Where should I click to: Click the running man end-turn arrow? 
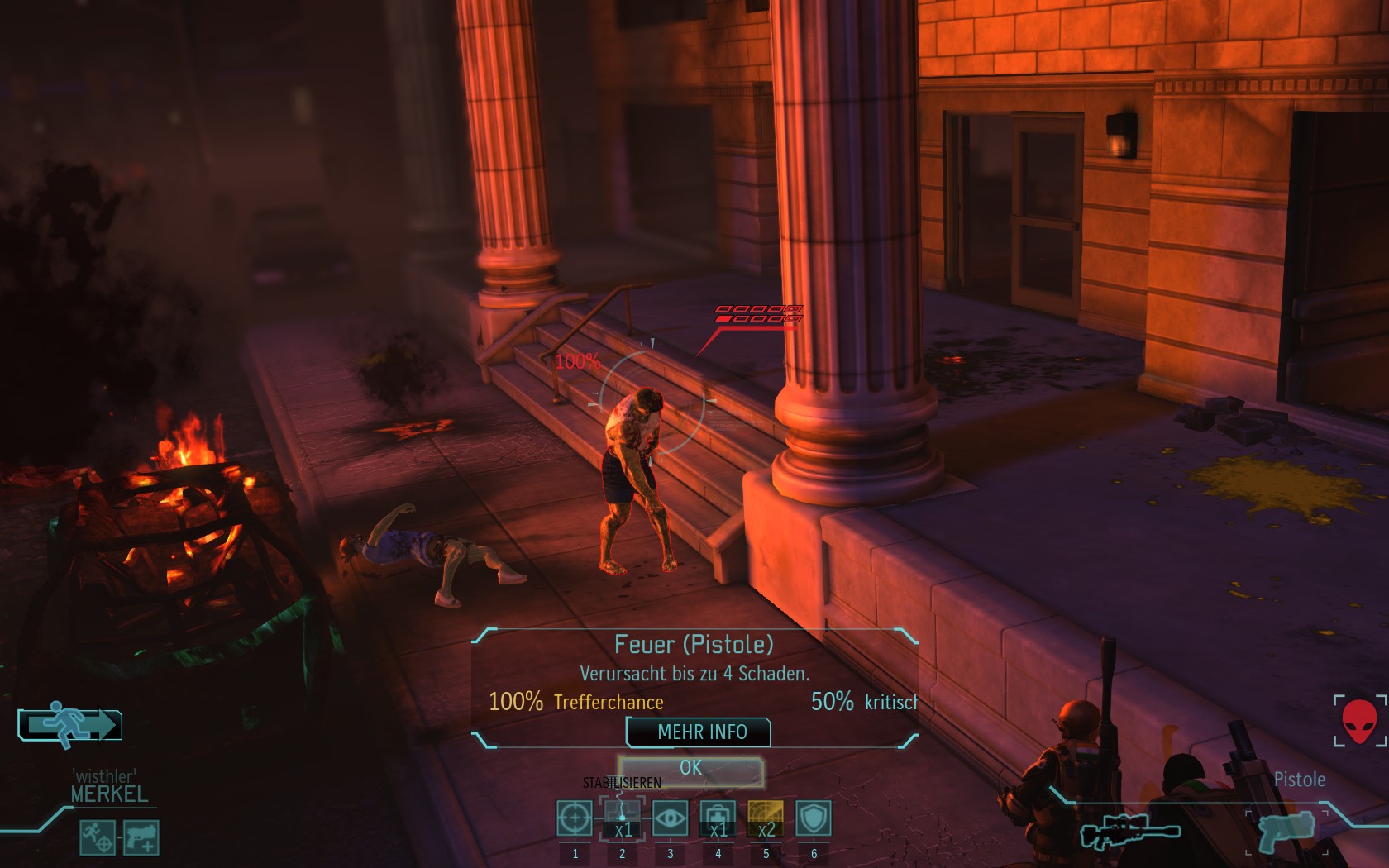(x=71, y=725)
